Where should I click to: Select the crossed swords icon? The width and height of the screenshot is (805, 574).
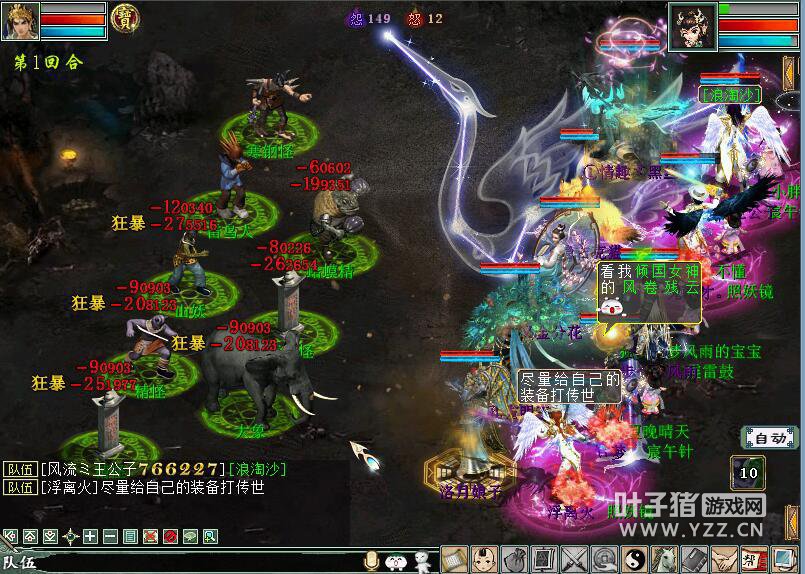click(574, 560)
